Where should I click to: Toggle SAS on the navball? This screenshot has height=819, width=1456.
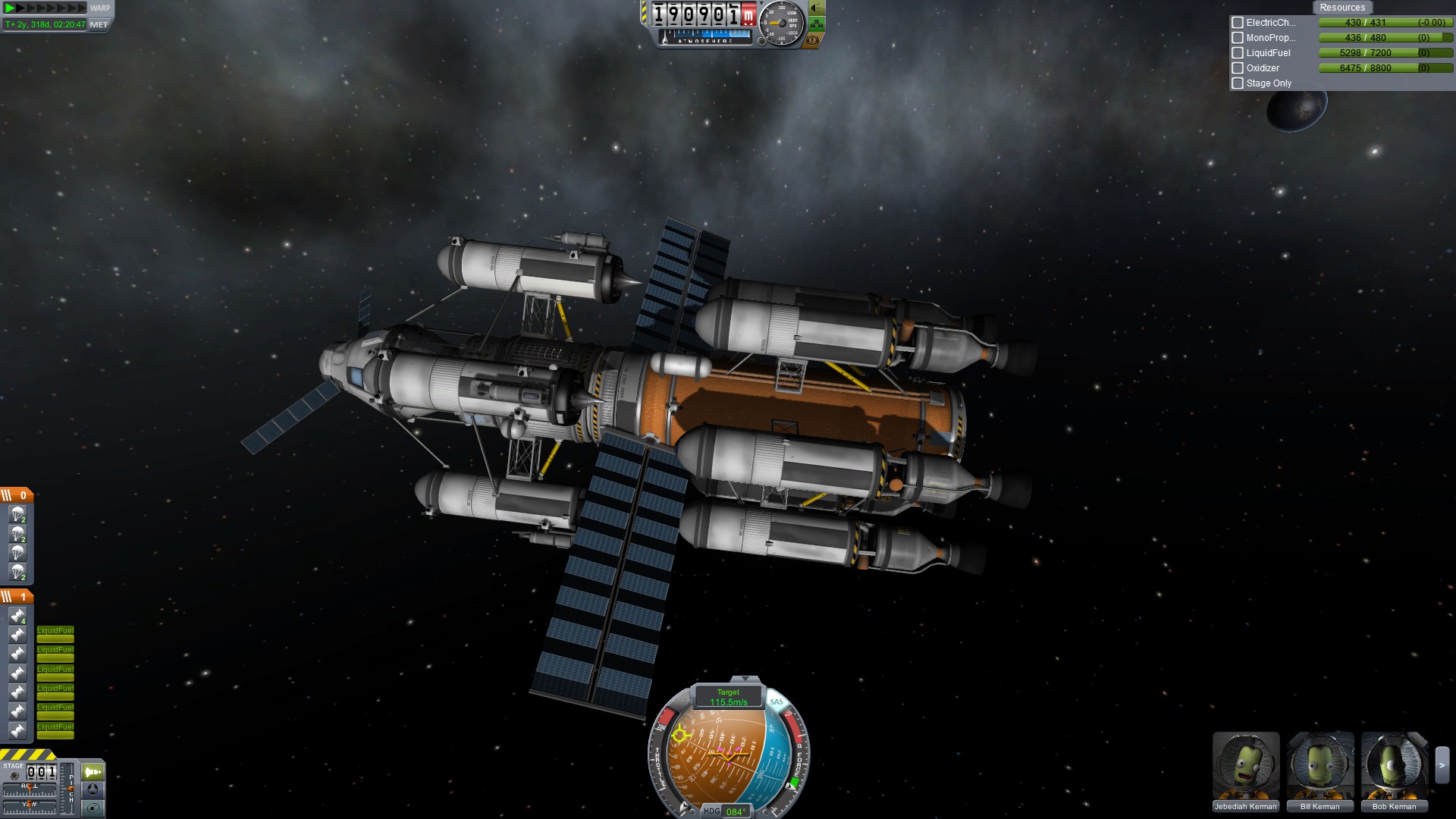click(x=777, y=702)
